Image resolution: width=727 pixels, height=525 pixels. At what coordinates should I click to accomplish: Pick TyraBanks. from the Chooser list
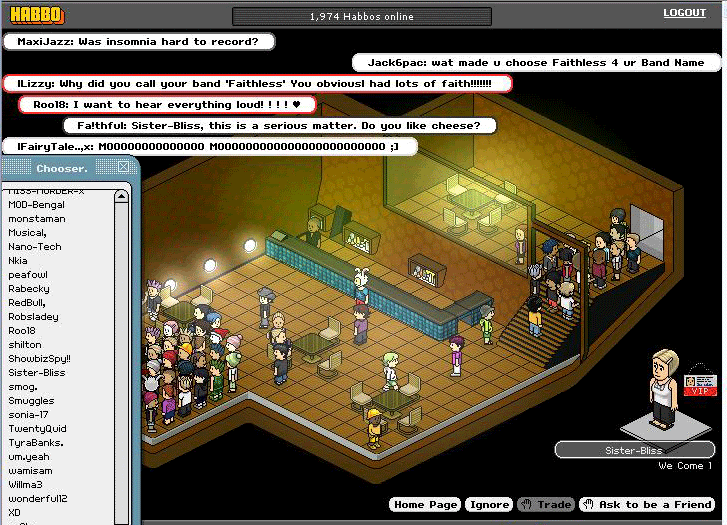tap(36, 443)
